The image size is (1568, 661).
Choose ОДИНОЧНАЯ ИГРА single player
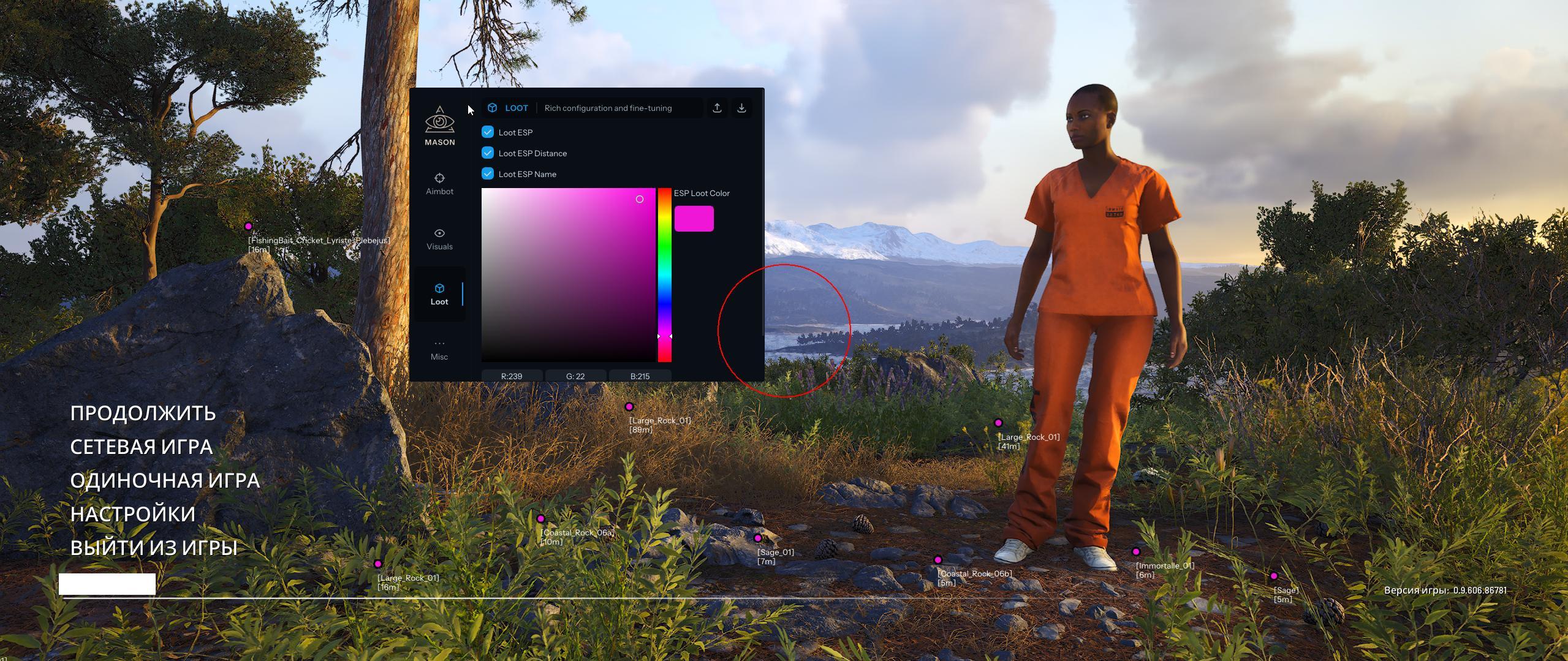[x=165, y=481]
